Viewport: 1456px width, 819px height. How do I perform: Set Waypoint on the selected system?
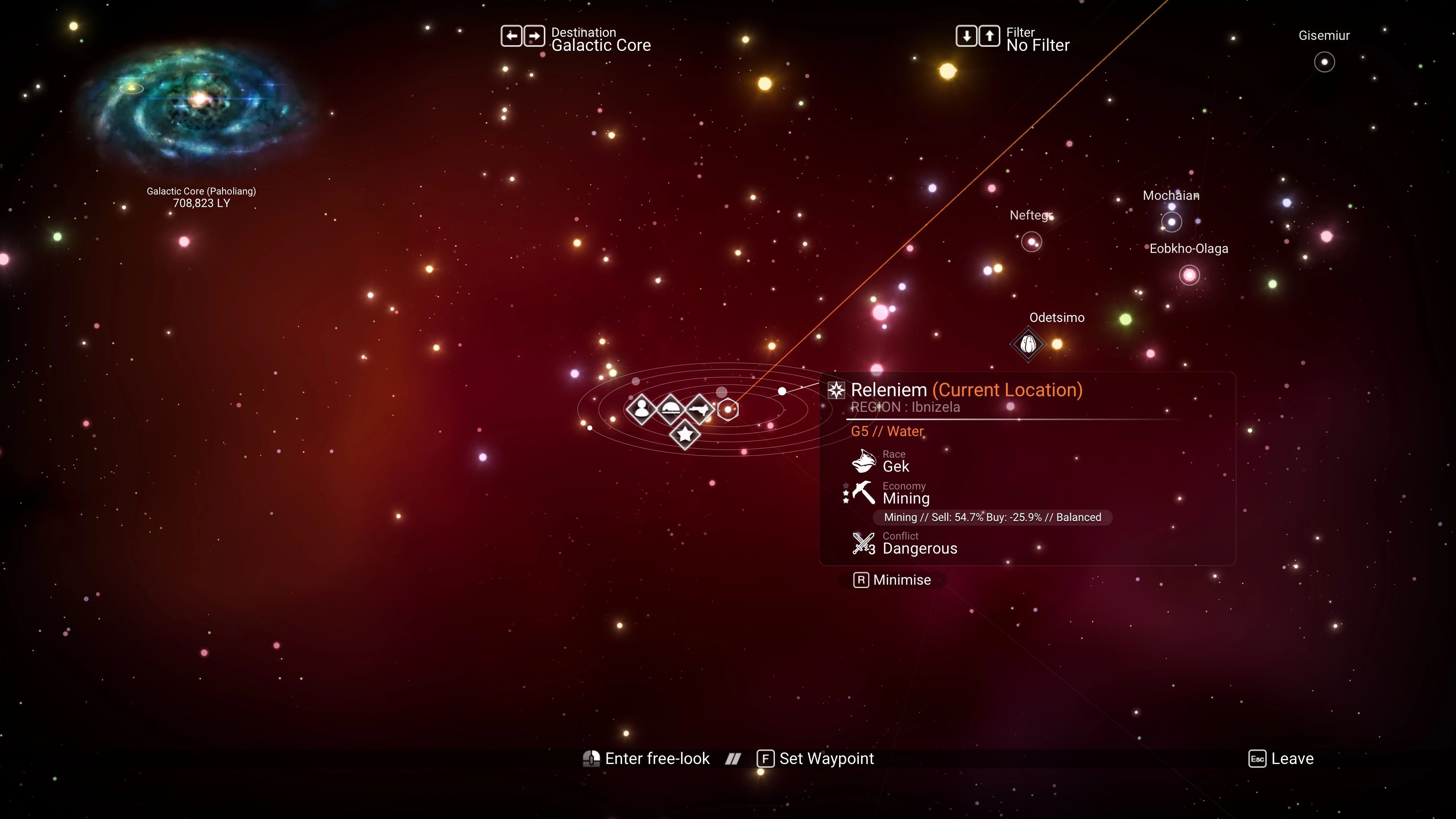[x=816, y=758]
